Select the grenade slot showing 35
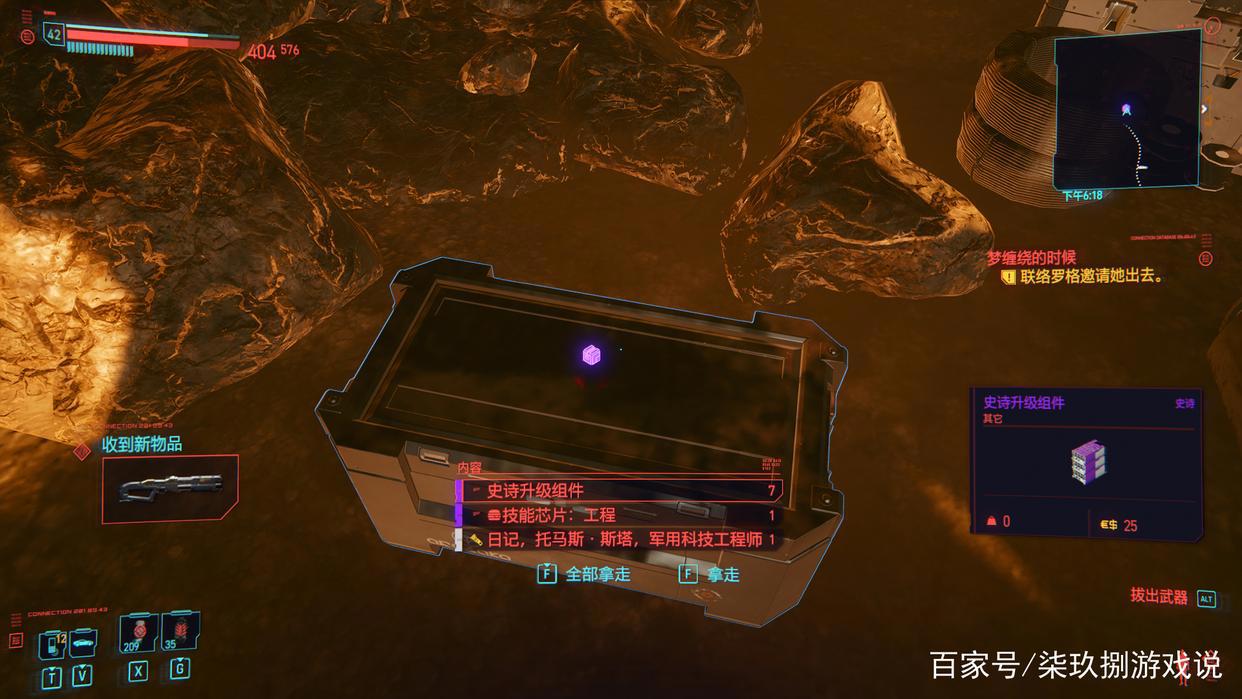The height and width of the screenshot is (699, 1242). [181, 631]
